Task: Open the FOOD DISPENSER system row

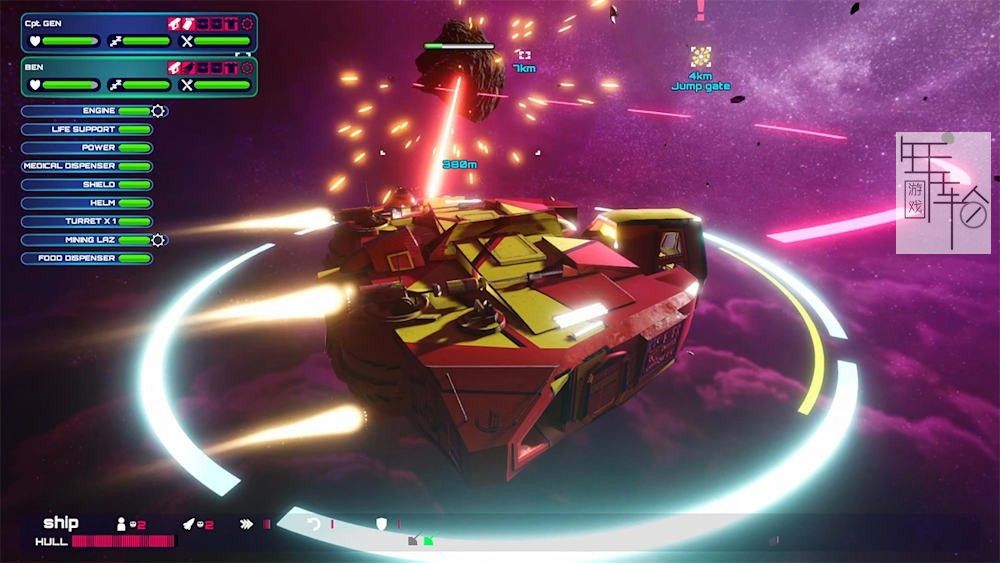Action: pos(86,258)
